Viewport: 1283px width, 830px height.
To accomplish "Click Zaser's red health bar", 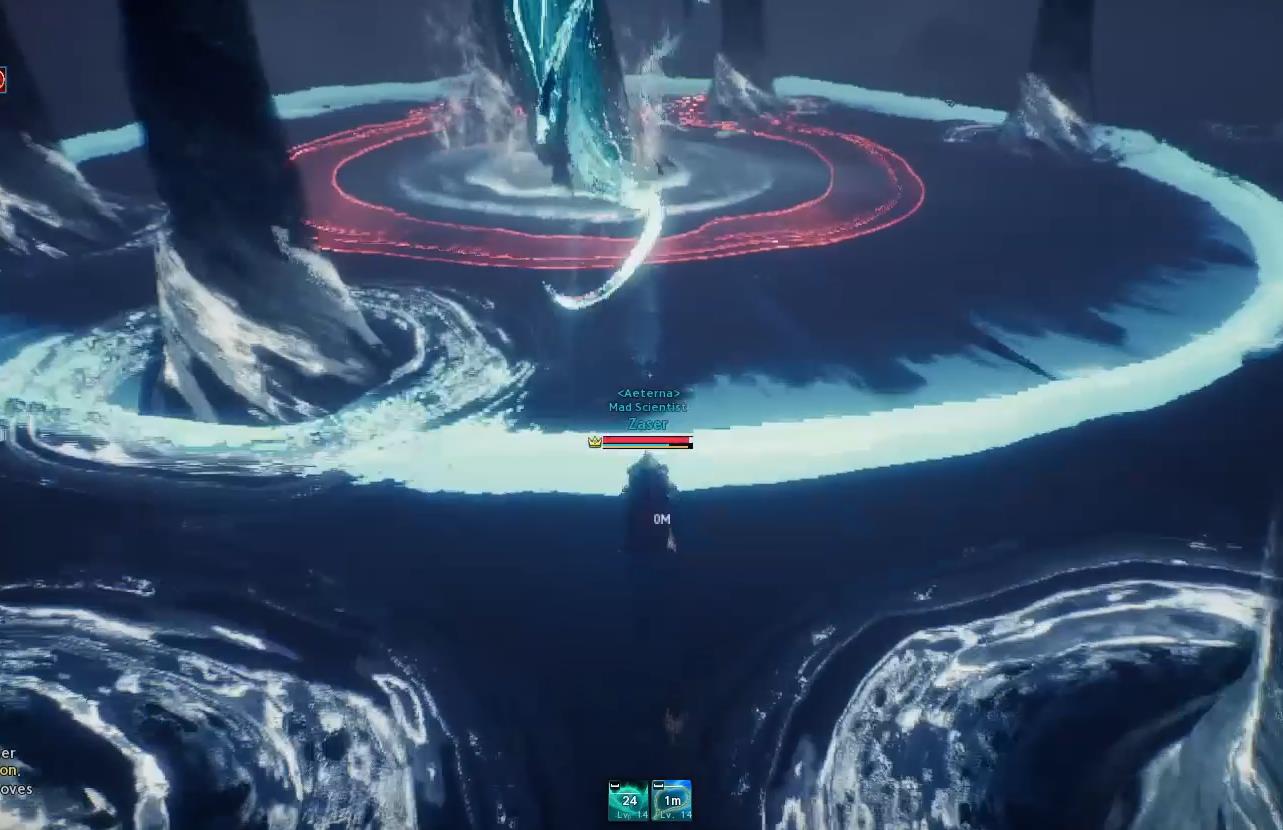I will coord(645,440).
